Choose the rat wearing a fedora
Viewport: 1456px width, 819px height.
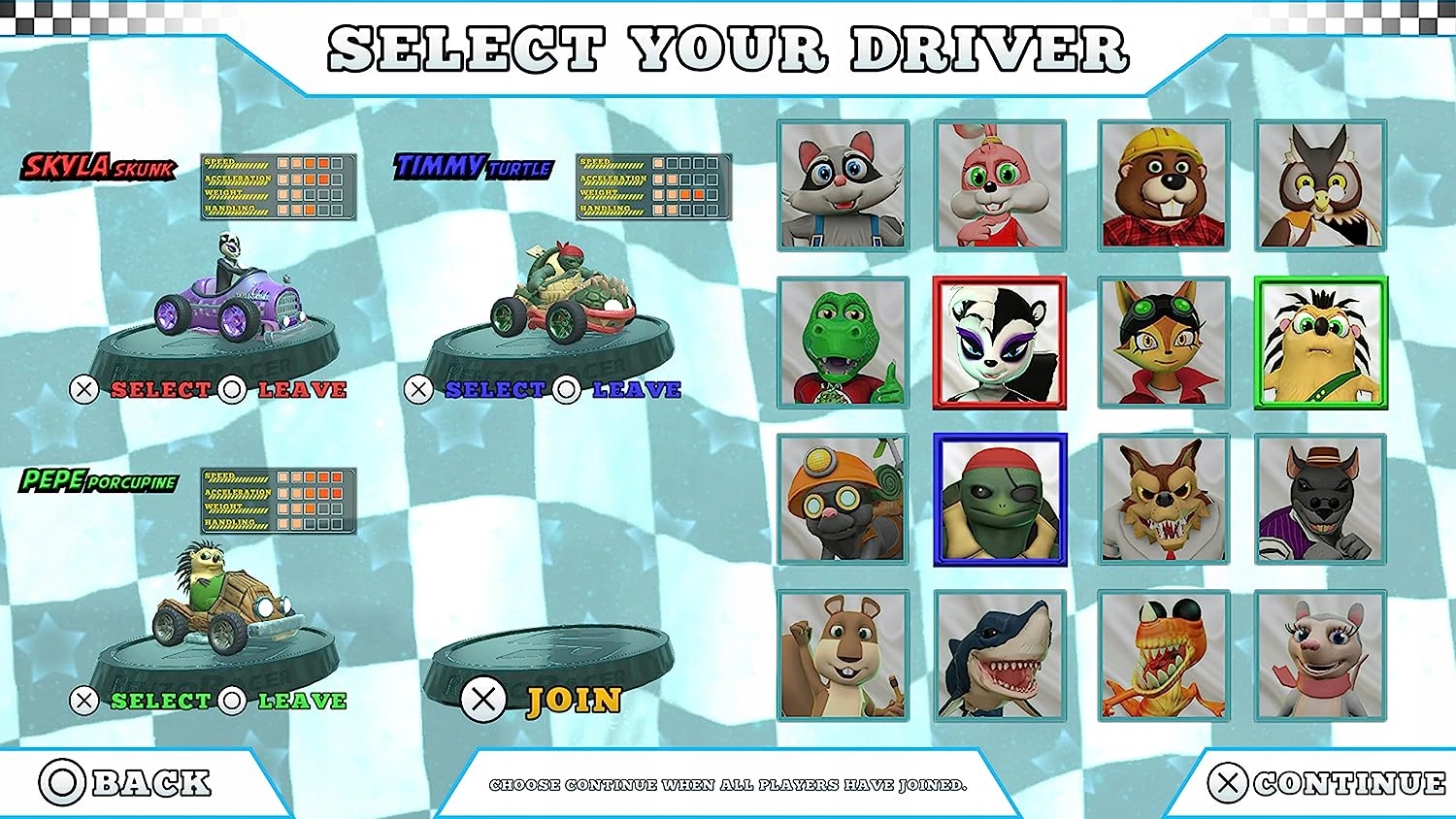click(1320, 500)
